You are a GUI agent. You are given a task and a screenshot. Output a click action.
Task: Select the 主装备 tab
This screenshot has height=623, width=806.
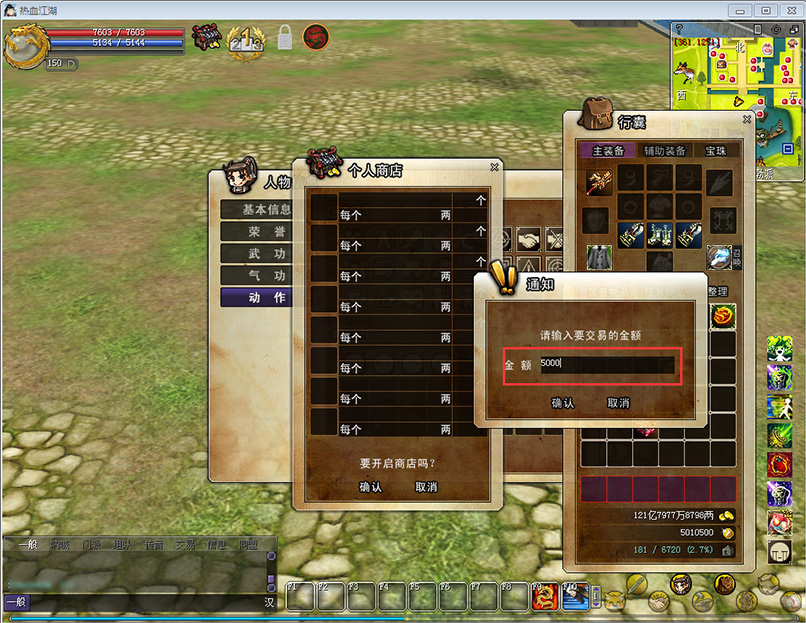click(x=608, y=150)
